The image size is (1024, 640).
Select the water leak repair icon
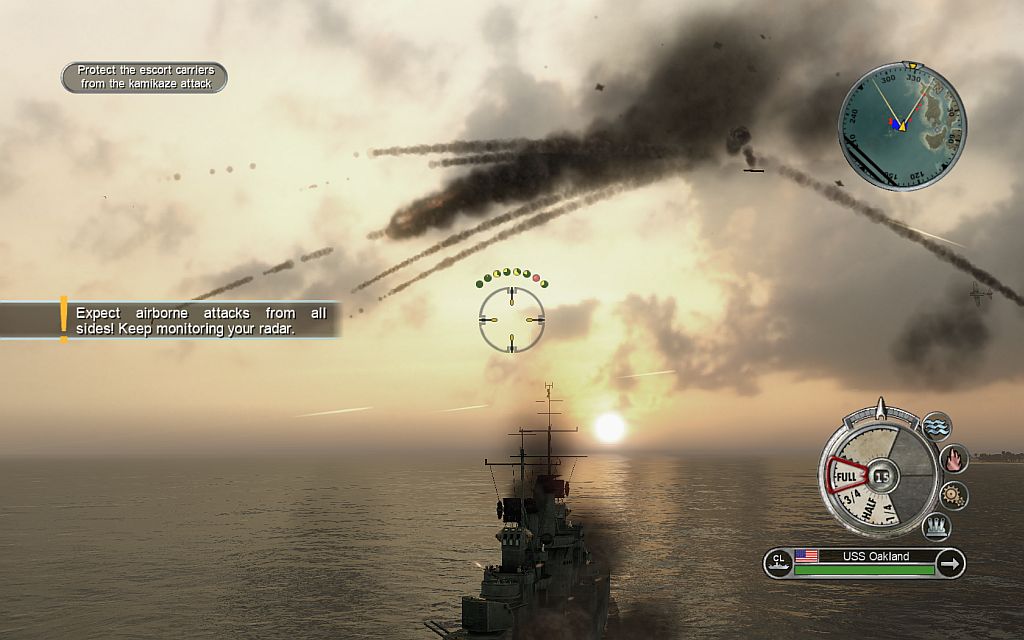937,427
